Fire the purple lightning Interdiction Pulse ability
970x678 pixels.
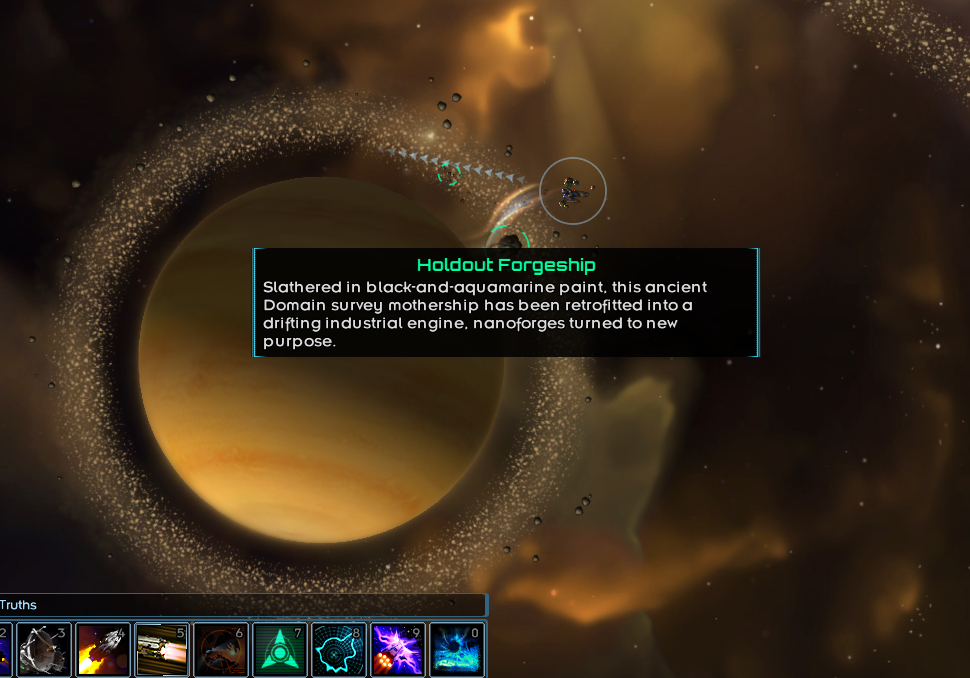coord(397,649)
